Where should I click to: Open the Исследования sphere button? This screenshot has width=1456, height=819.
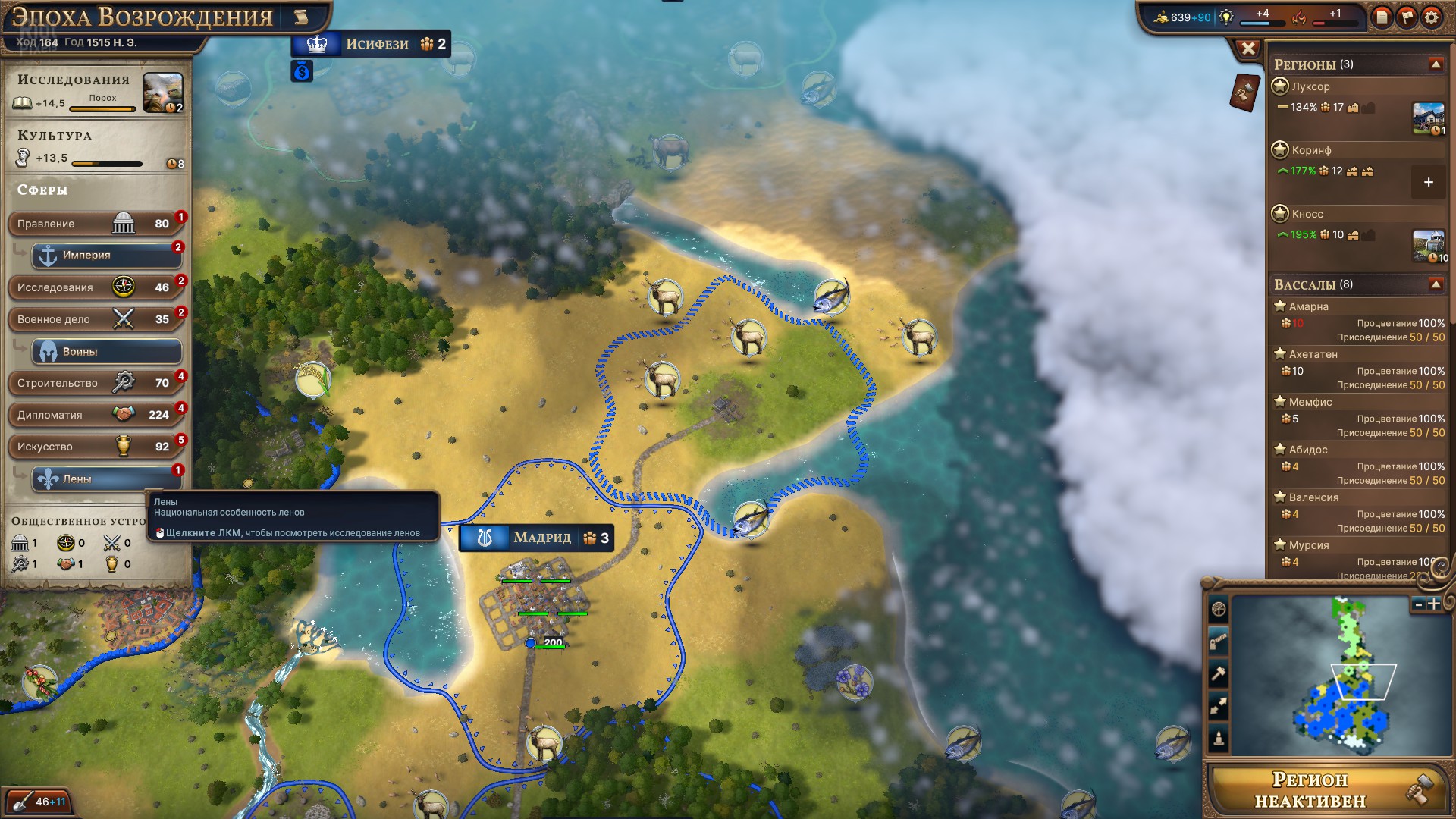point(95,287)
